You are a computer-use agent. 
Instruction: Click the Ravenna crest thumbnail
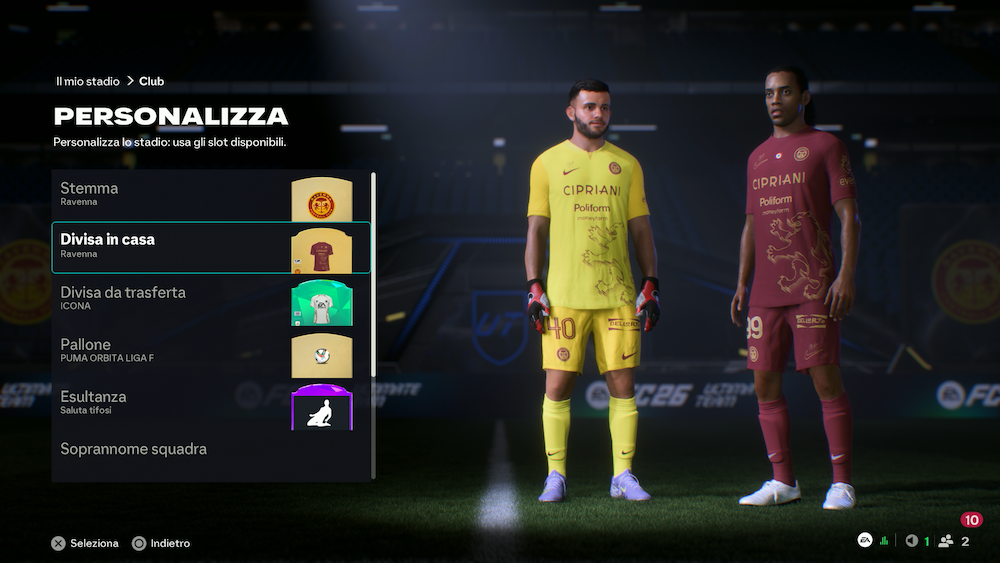tap(321, 199)
